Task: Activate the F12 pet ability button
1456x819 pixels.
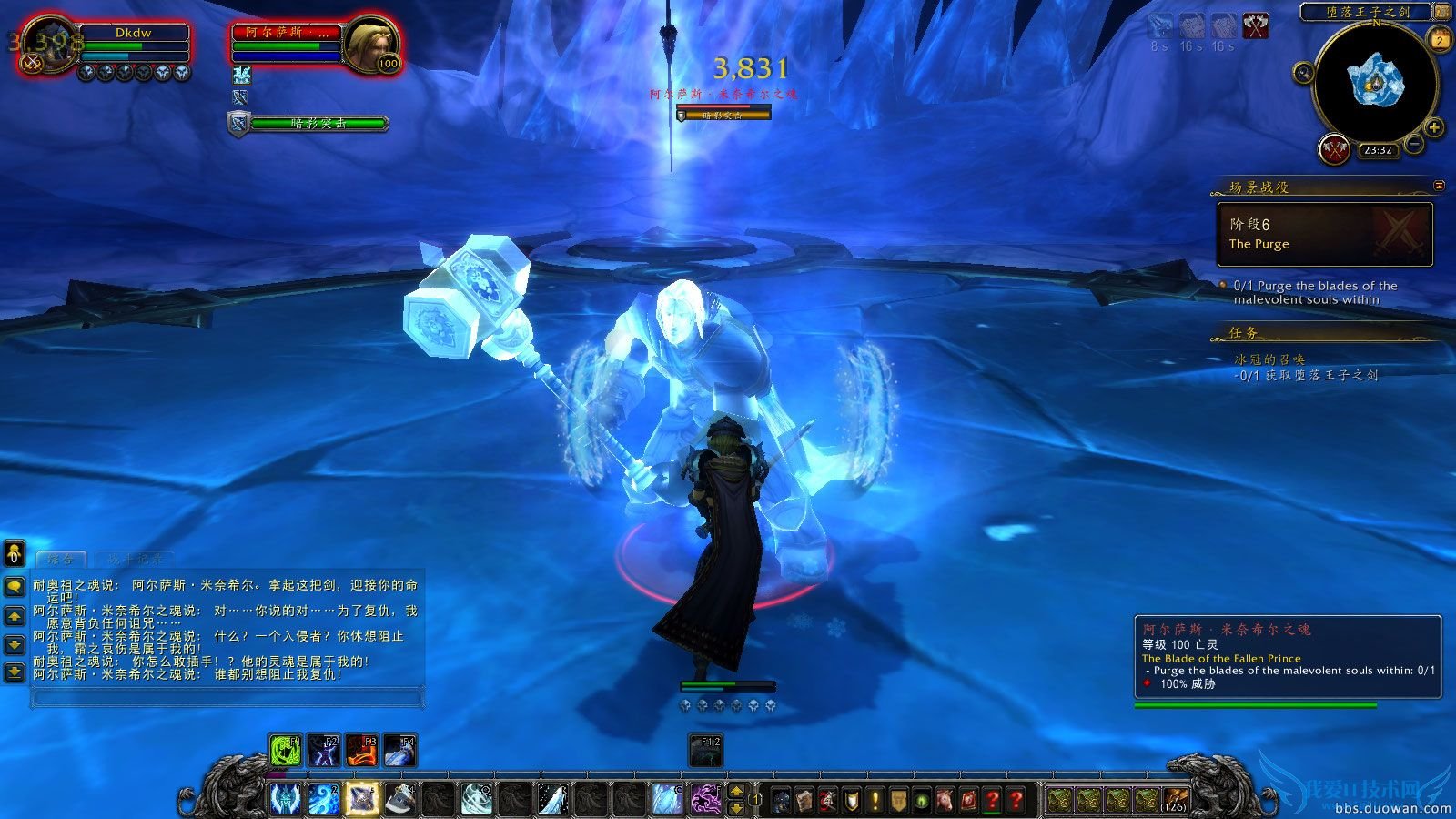Action: [x=705, y=751]
